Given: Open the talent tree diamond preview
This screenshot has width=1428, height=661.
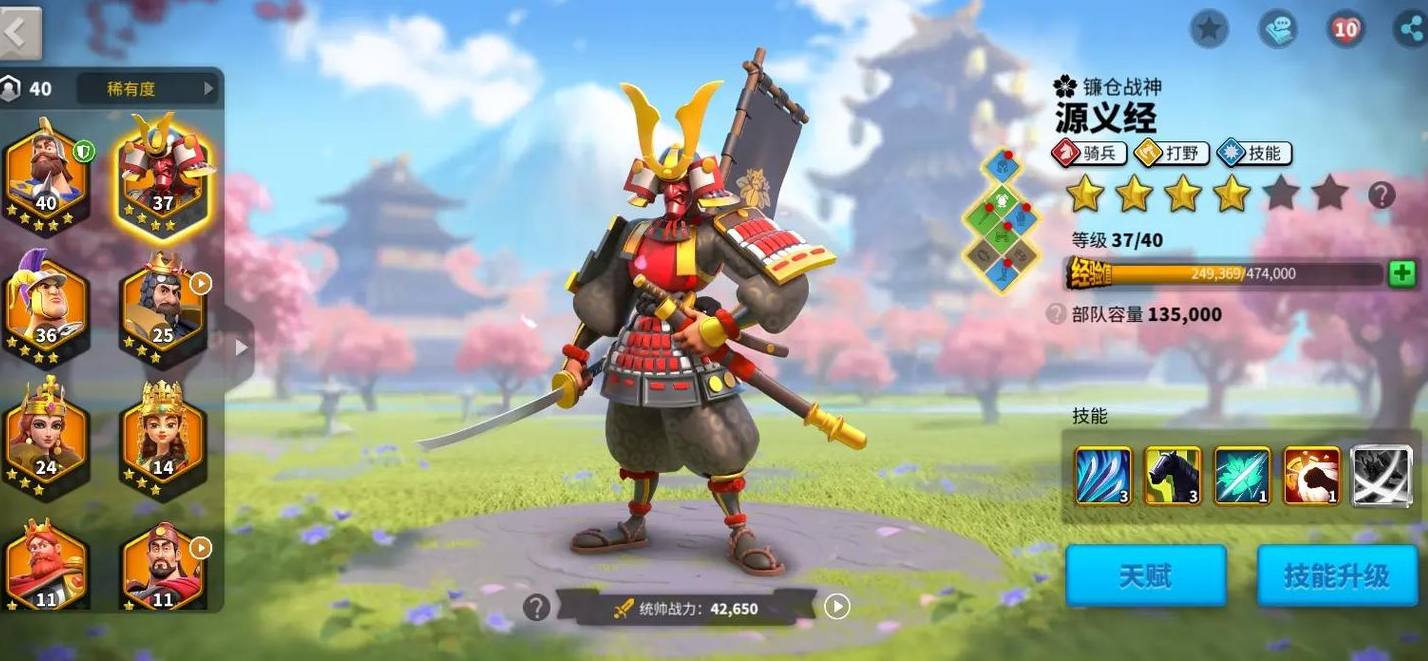Looking at the screenshot, I should (1001, 223).
